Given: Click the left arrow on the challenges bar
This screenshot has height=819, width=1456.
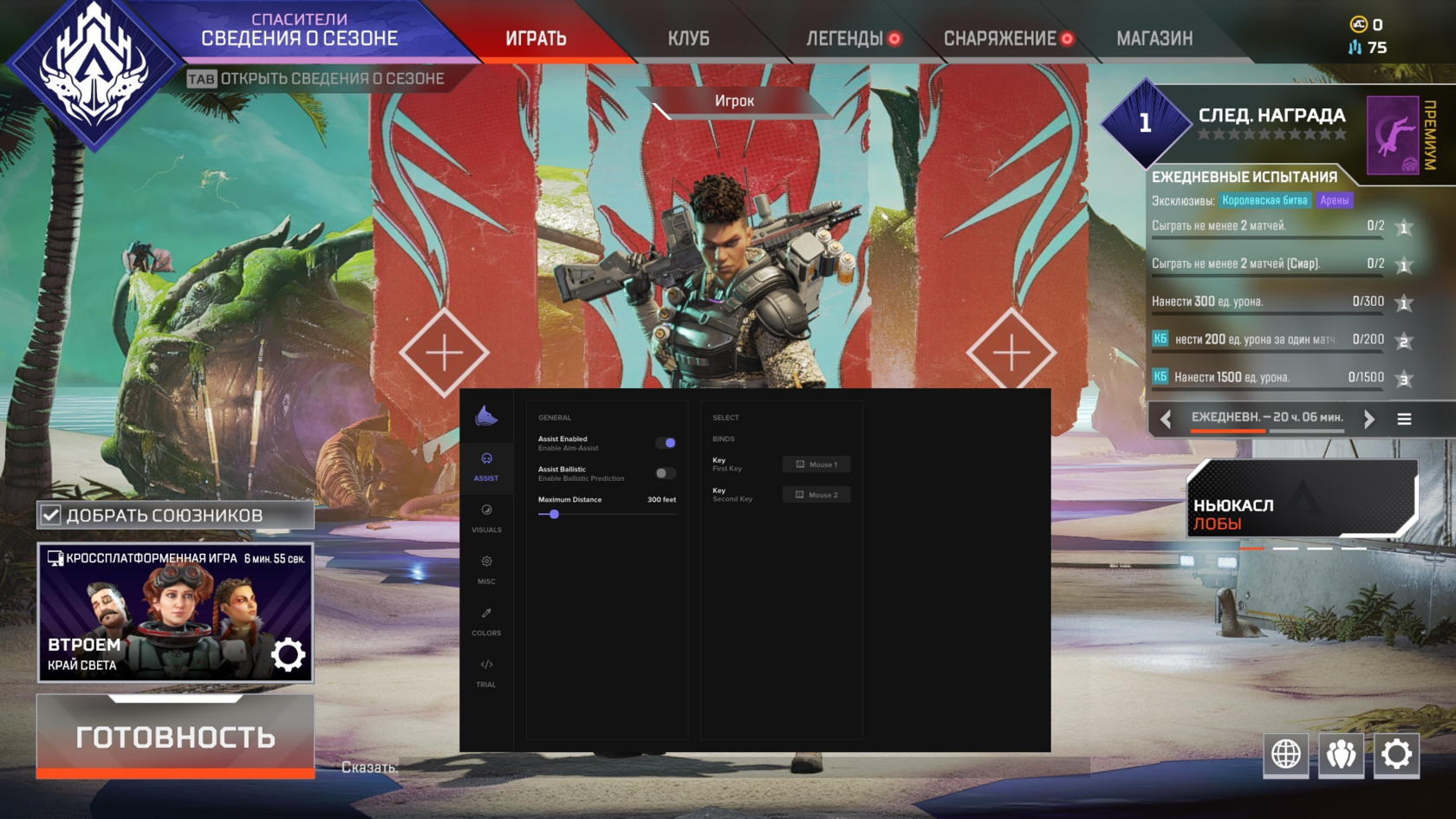Looking at the screenshot, I should point(1163,419).
